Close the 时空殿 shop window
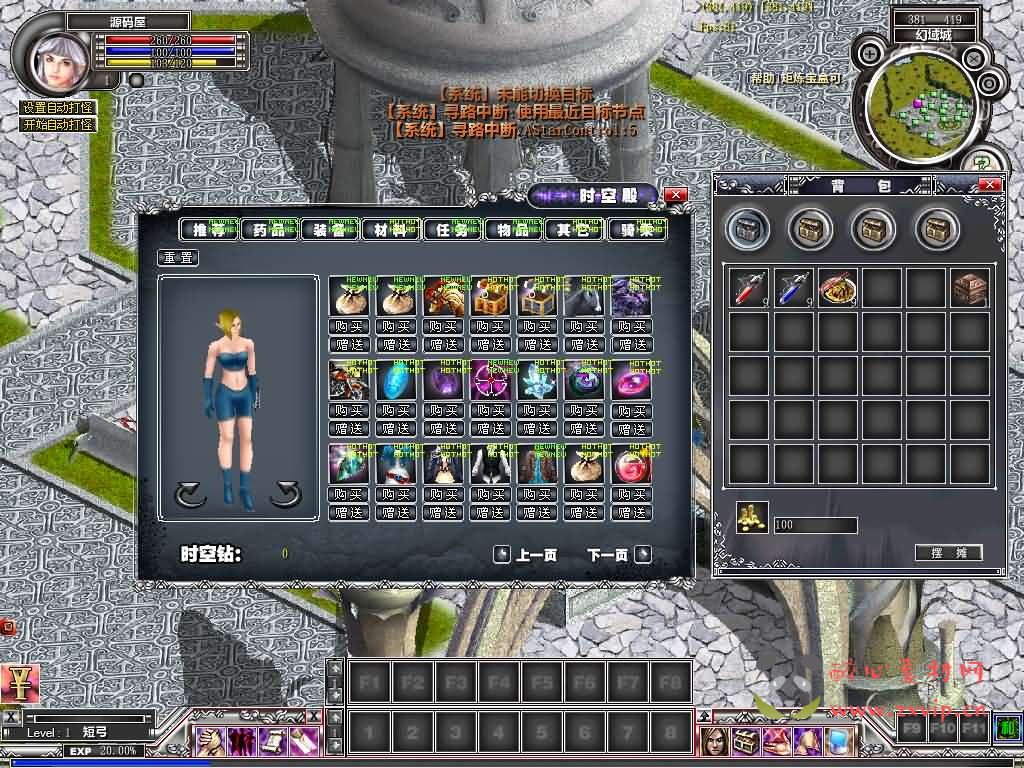The width and height of the screenshot is (1024, 768). coord(676,195)
